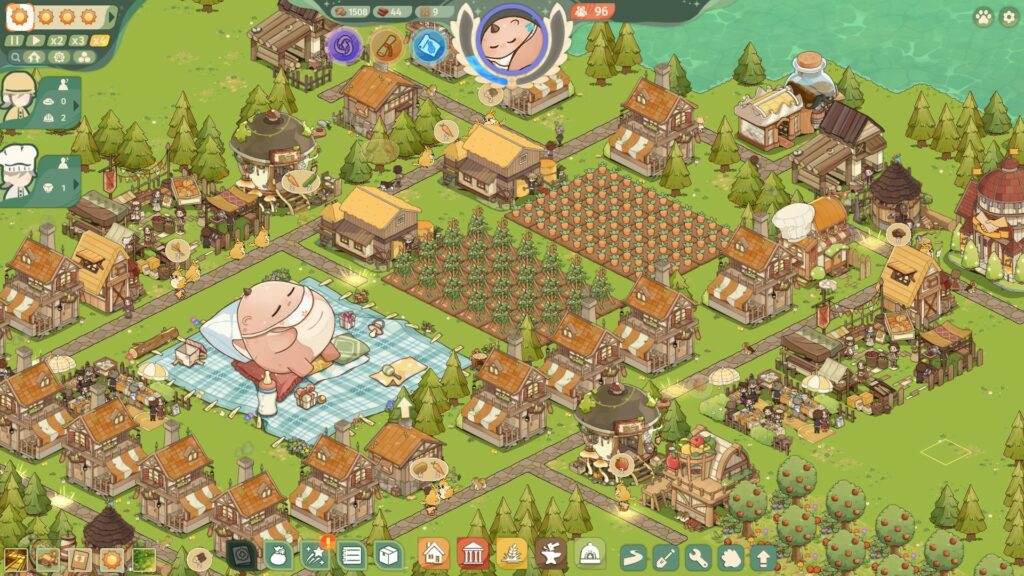Select the upgrade arrow tool

tap(763, 556)
